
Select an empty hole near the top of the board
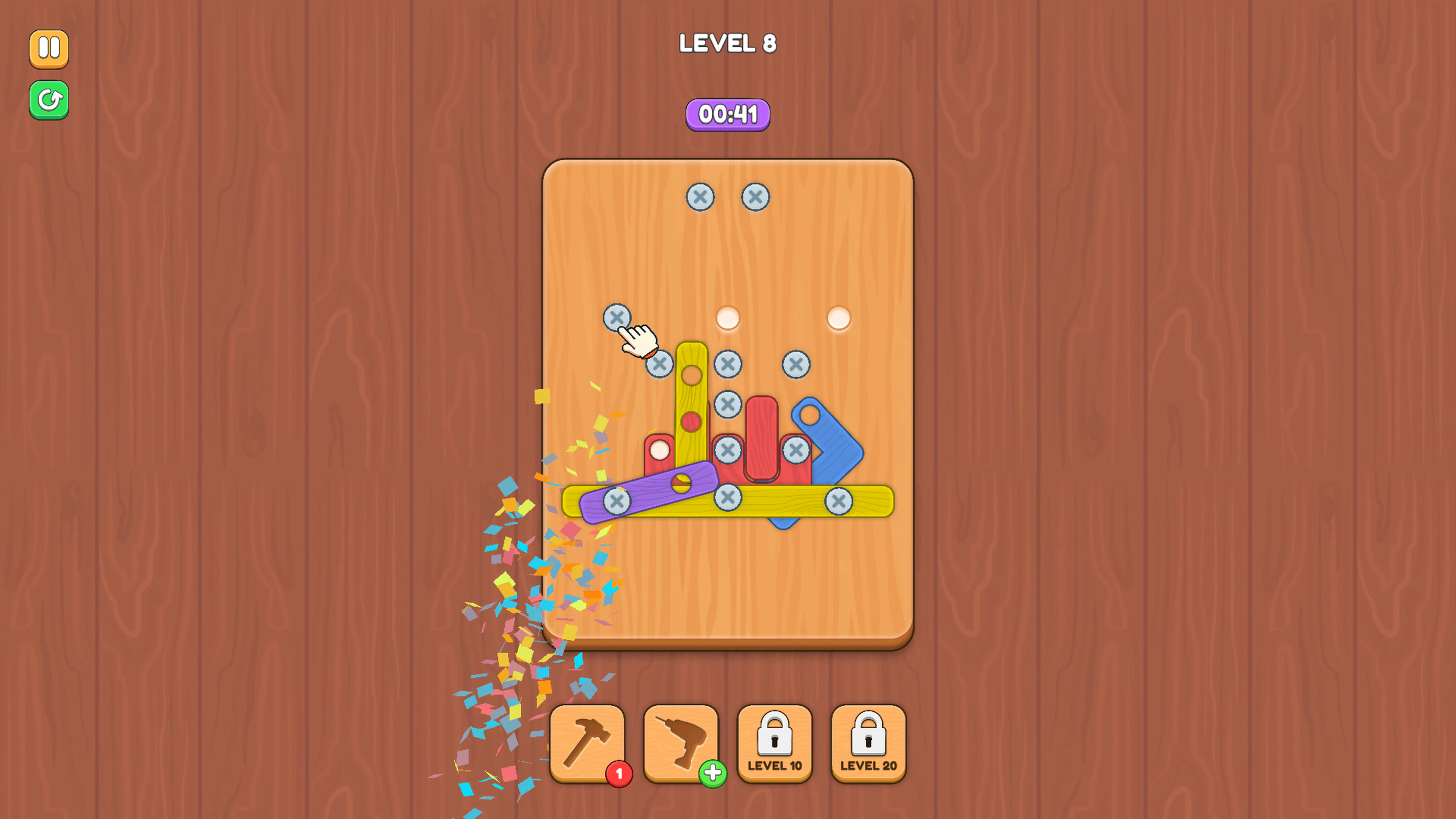(x=728, y=318)
